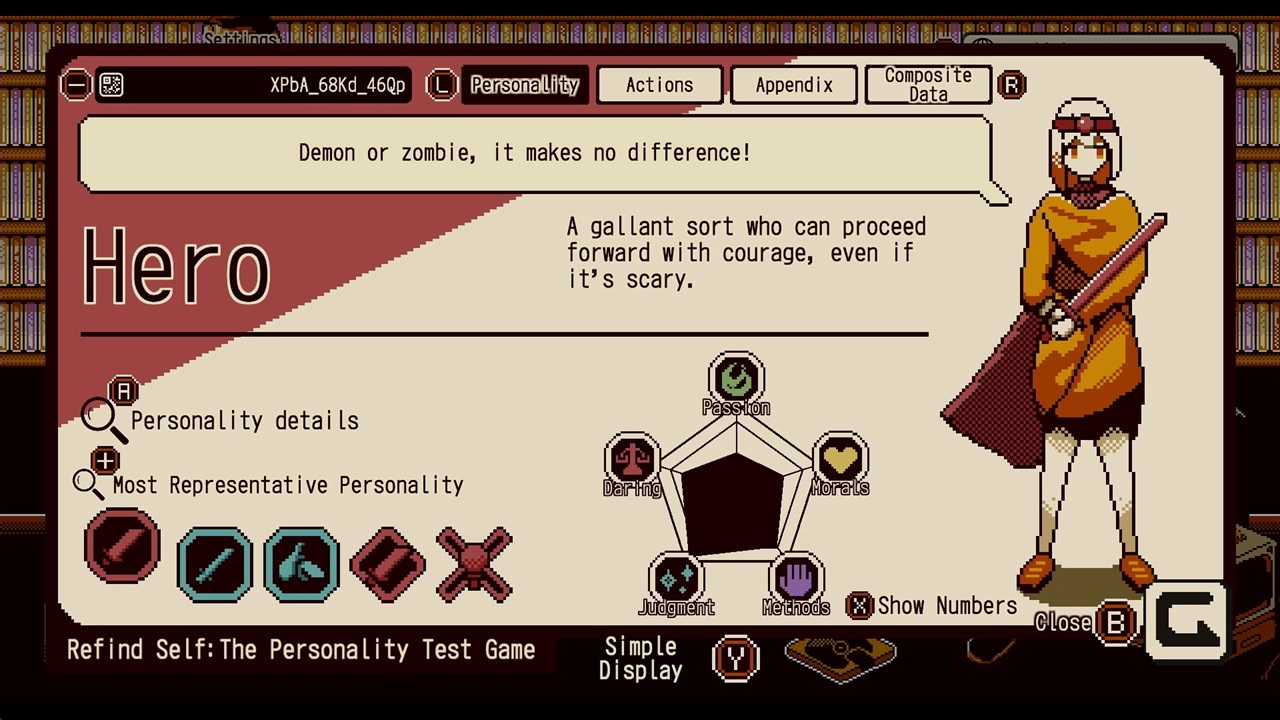Select the red crossed-bones trait icon
1280x720 pixels.
point(474,563)
